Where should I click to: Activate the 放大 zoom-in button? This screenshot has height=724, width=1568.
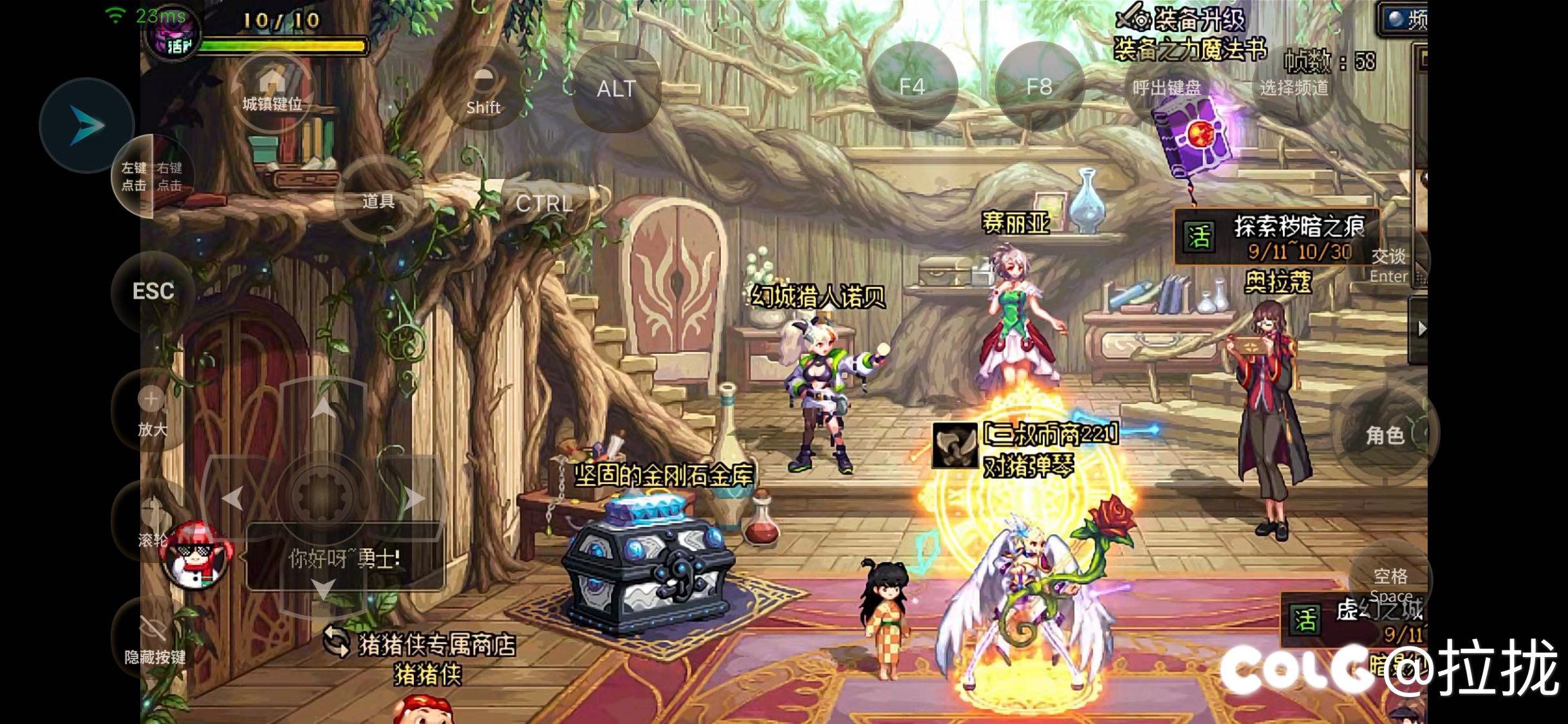pyautogui.click(x=152, y=411)
